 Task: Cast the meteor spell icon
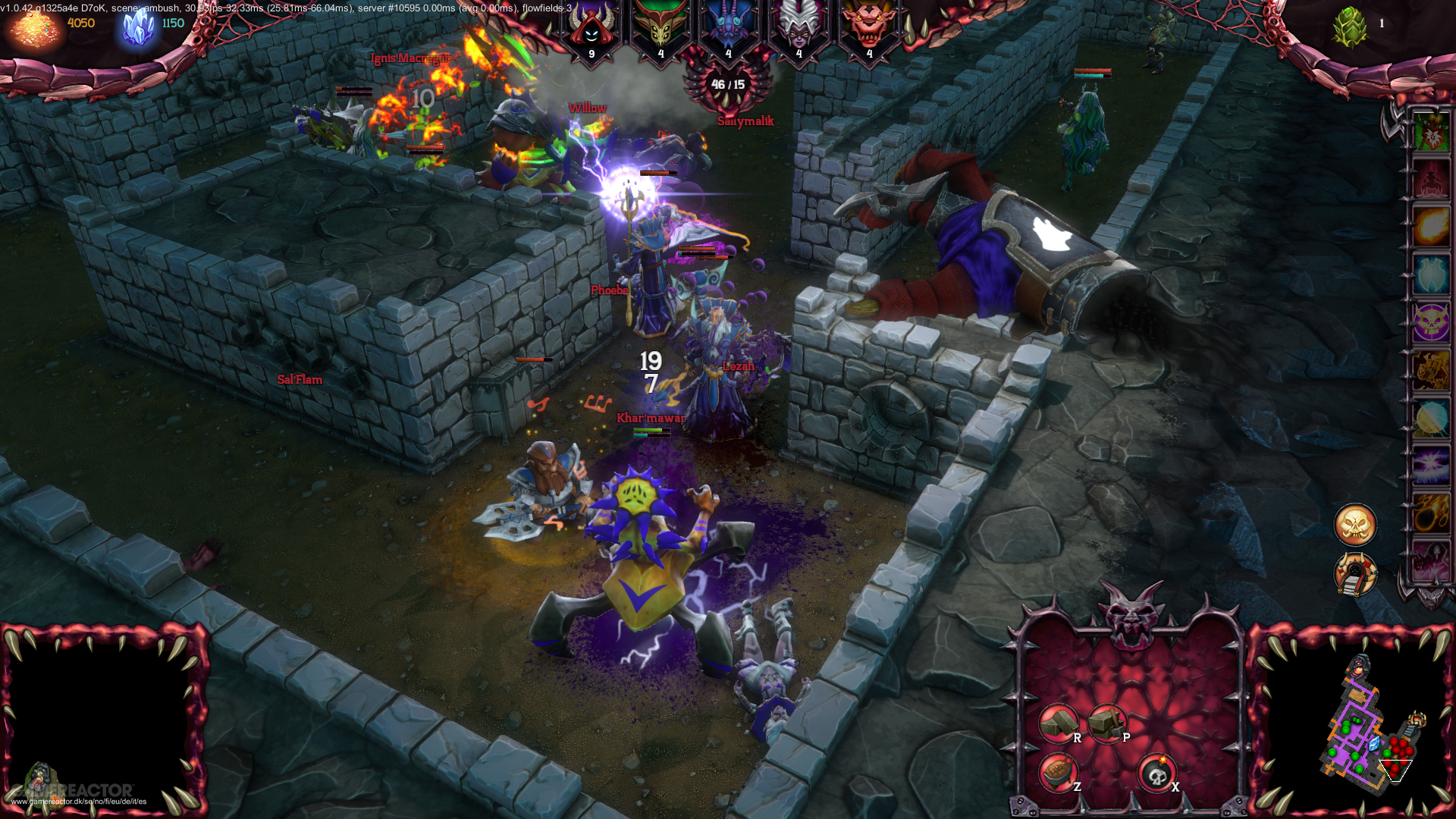(x=1431, y=513)
